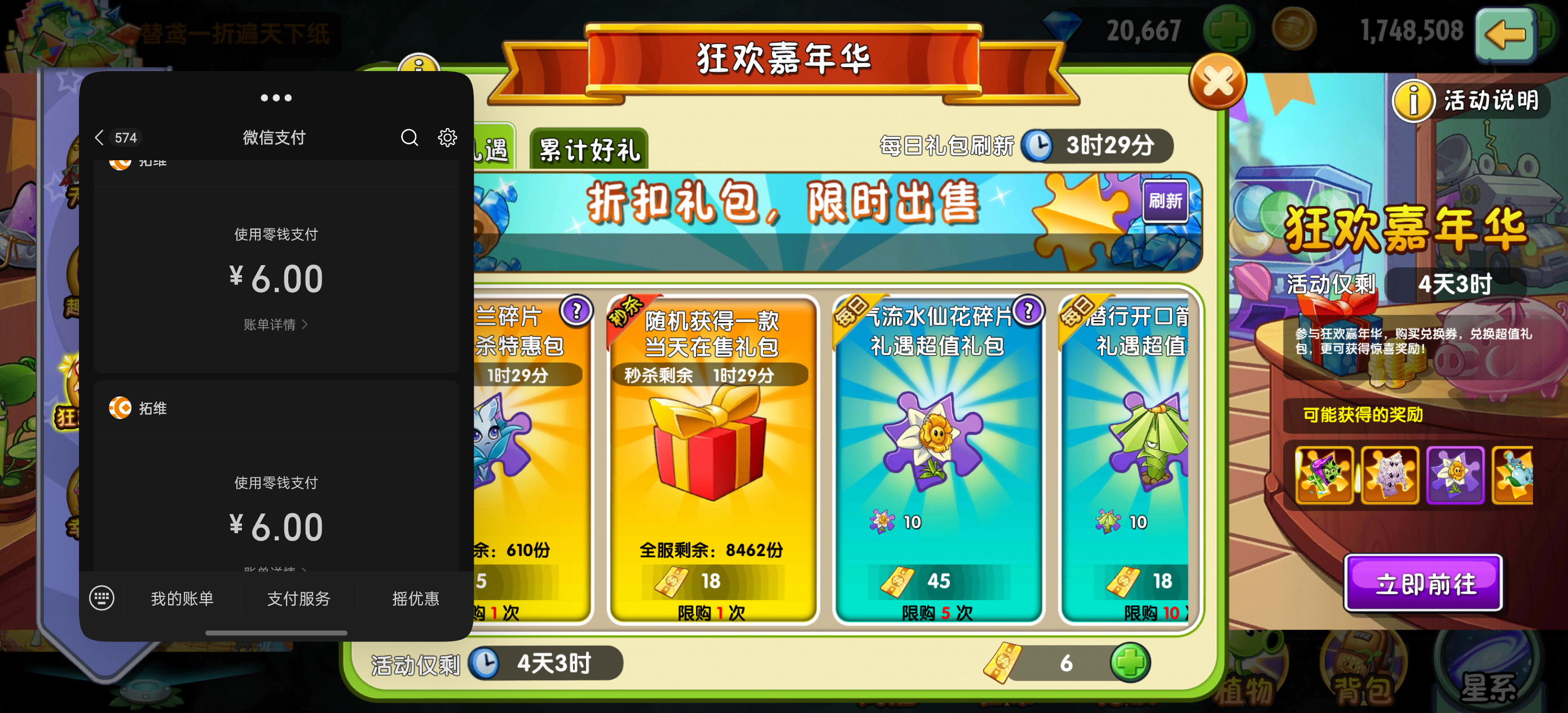Image resolution: width=1568 pixels, height=713 pixels.
Task: Select the 支付服务 menu entry
Action: (298, 599)
